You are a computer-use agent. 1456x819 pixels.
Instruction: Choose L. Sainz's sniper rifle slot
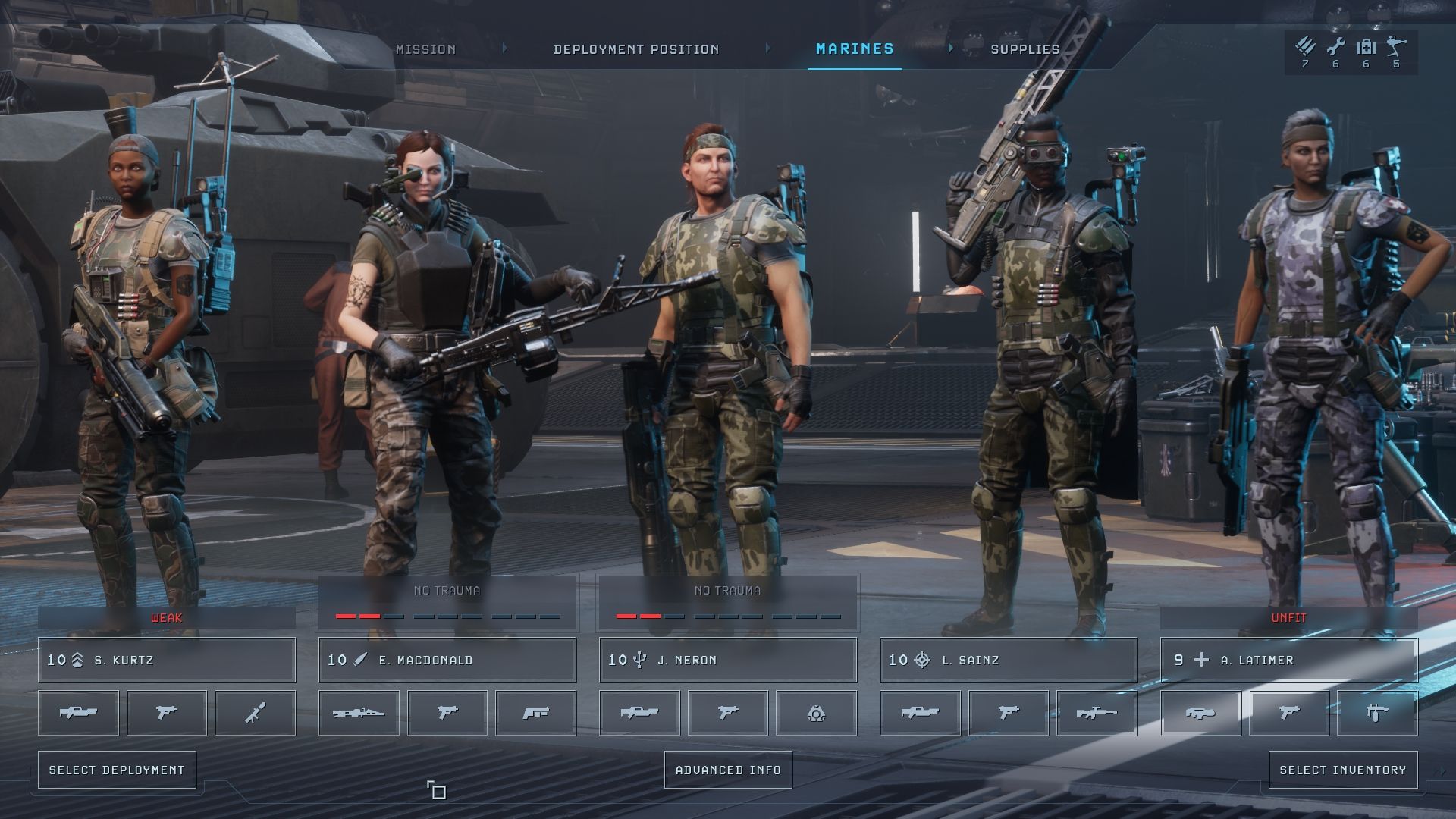tap(1097, 713)
